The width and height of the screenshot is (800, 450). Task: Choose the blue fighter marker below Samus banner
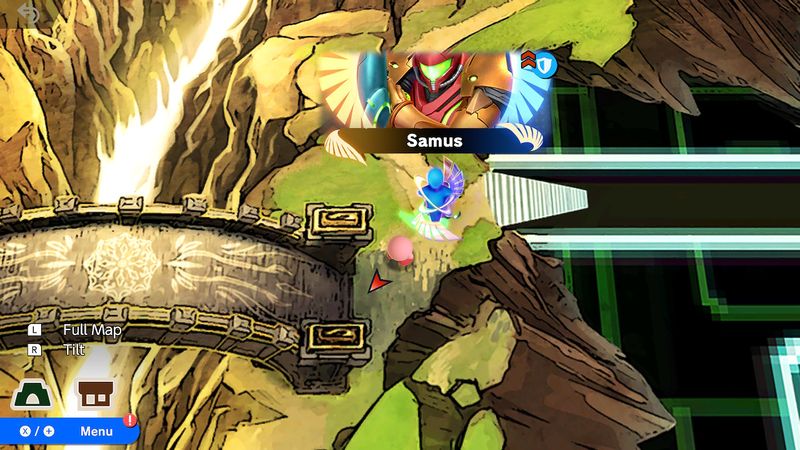(x=434, y=199)
